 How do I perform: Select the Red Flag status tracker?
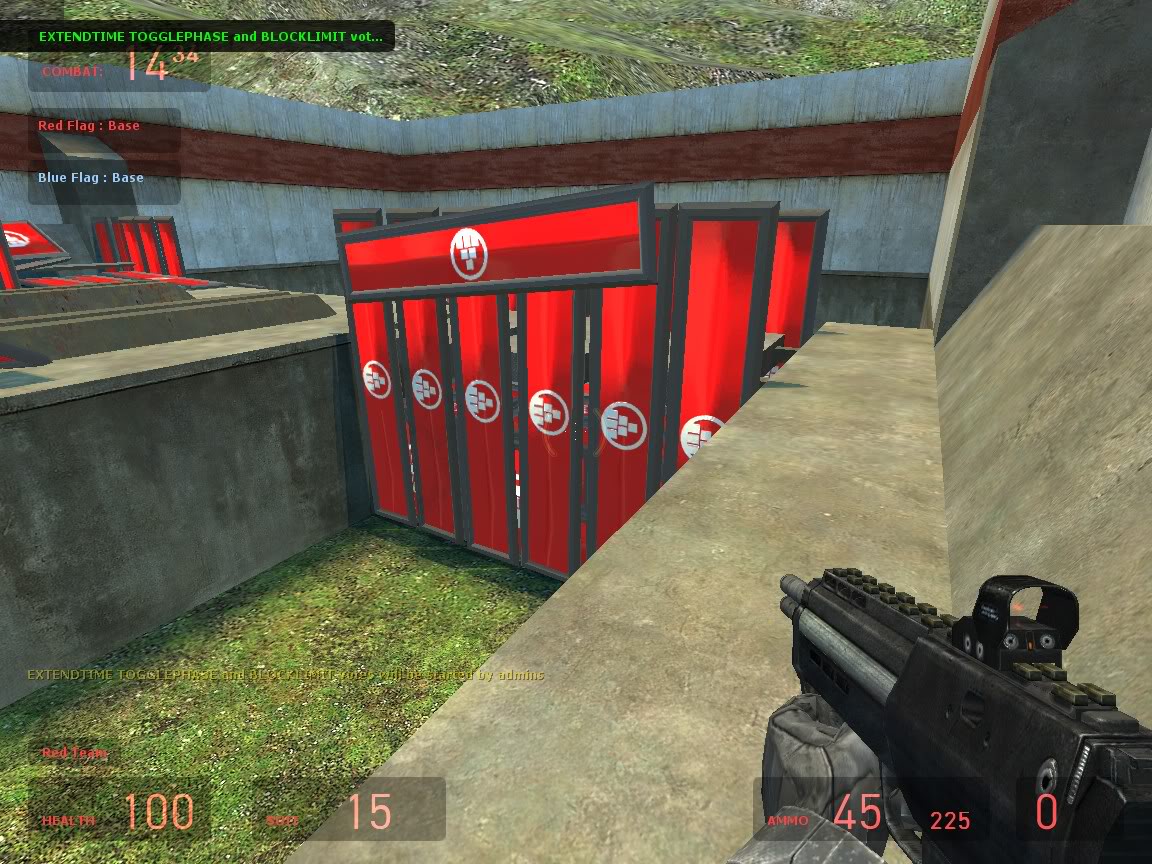pyautogui.click(x=89, y=126)
